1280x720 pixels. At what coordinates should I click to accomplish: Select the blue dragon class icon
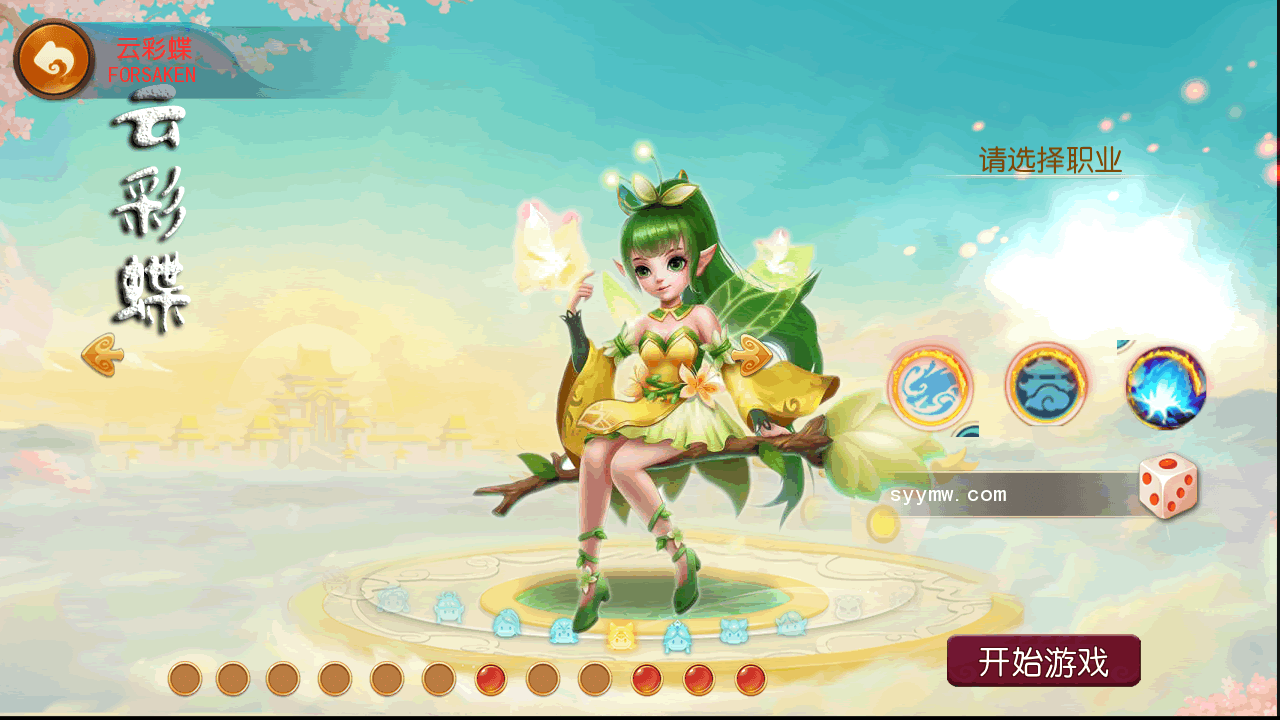coord(929,387)
